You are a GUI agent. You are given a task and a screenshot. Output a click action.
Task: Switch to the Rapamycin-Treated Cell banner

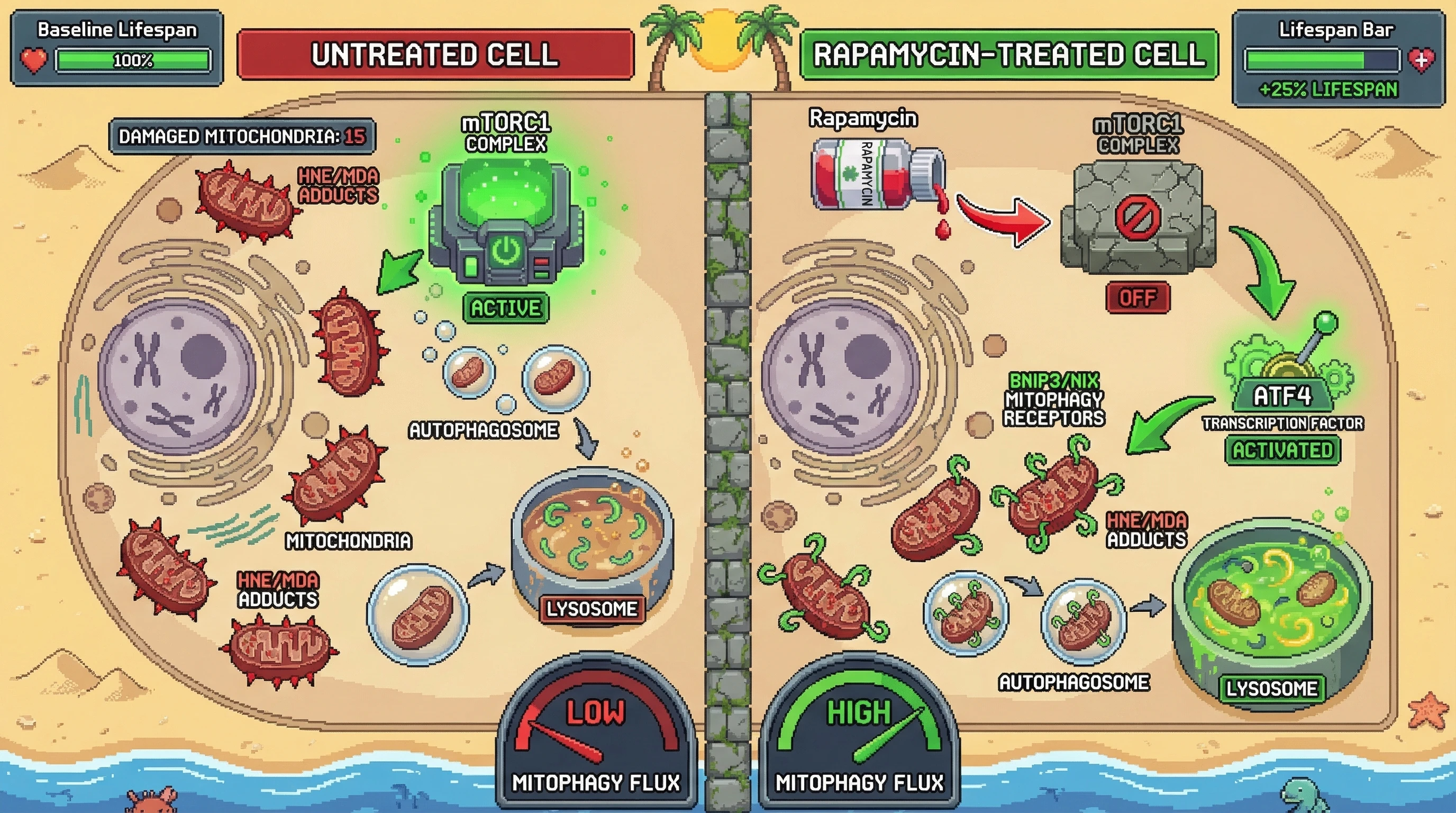tap(1008, 55)
